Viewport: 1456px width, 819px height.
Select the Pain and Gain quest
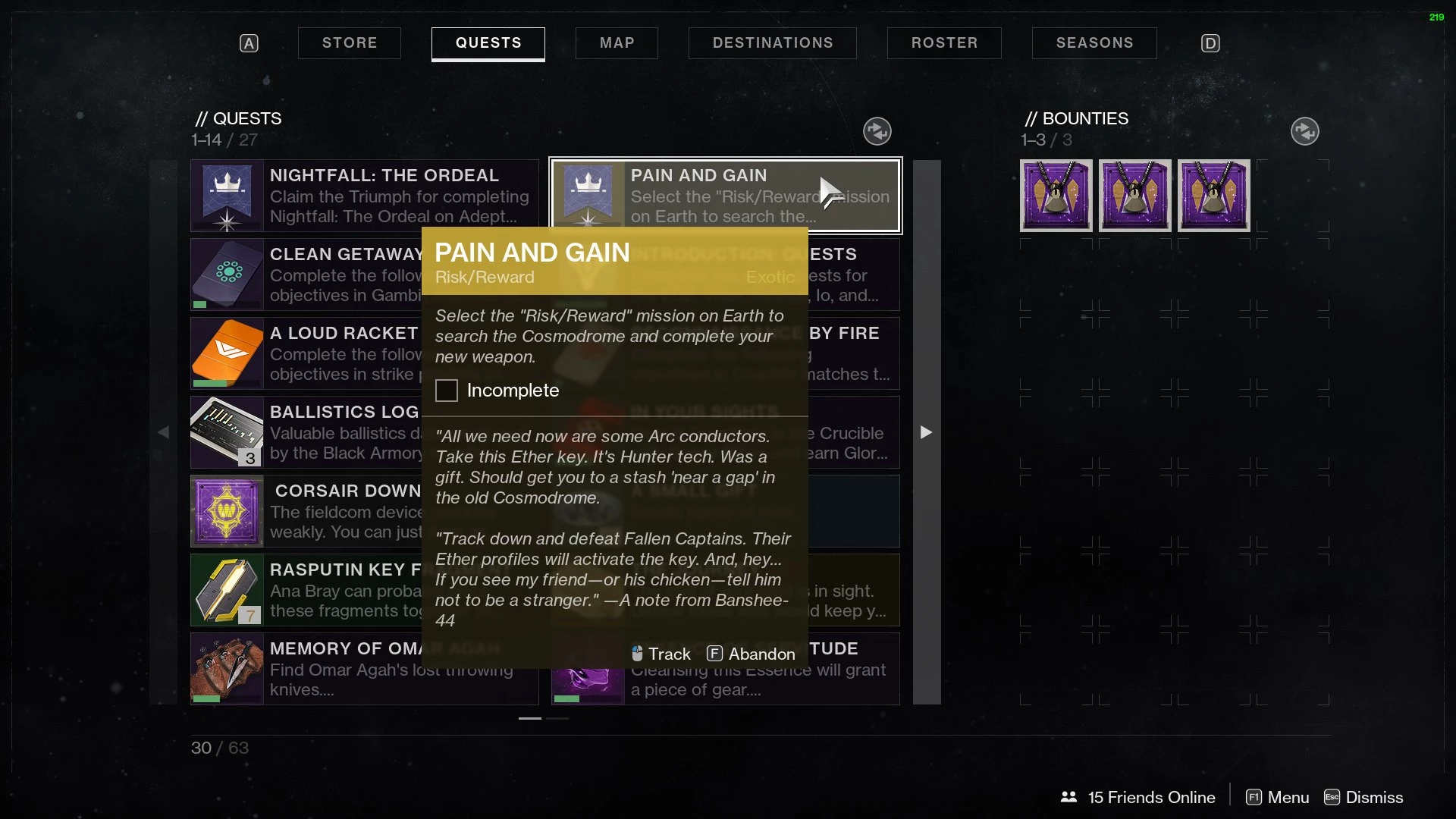coord(725,196)
